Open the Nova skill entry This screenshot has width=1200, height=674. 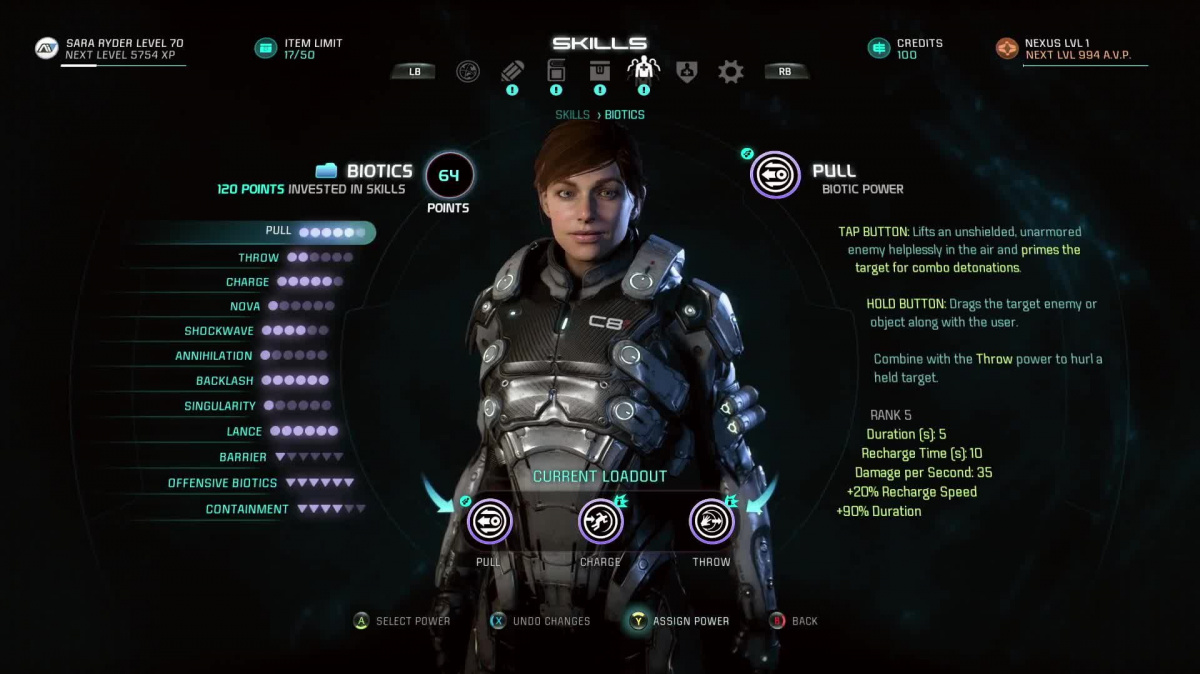[x=245, y=307]
